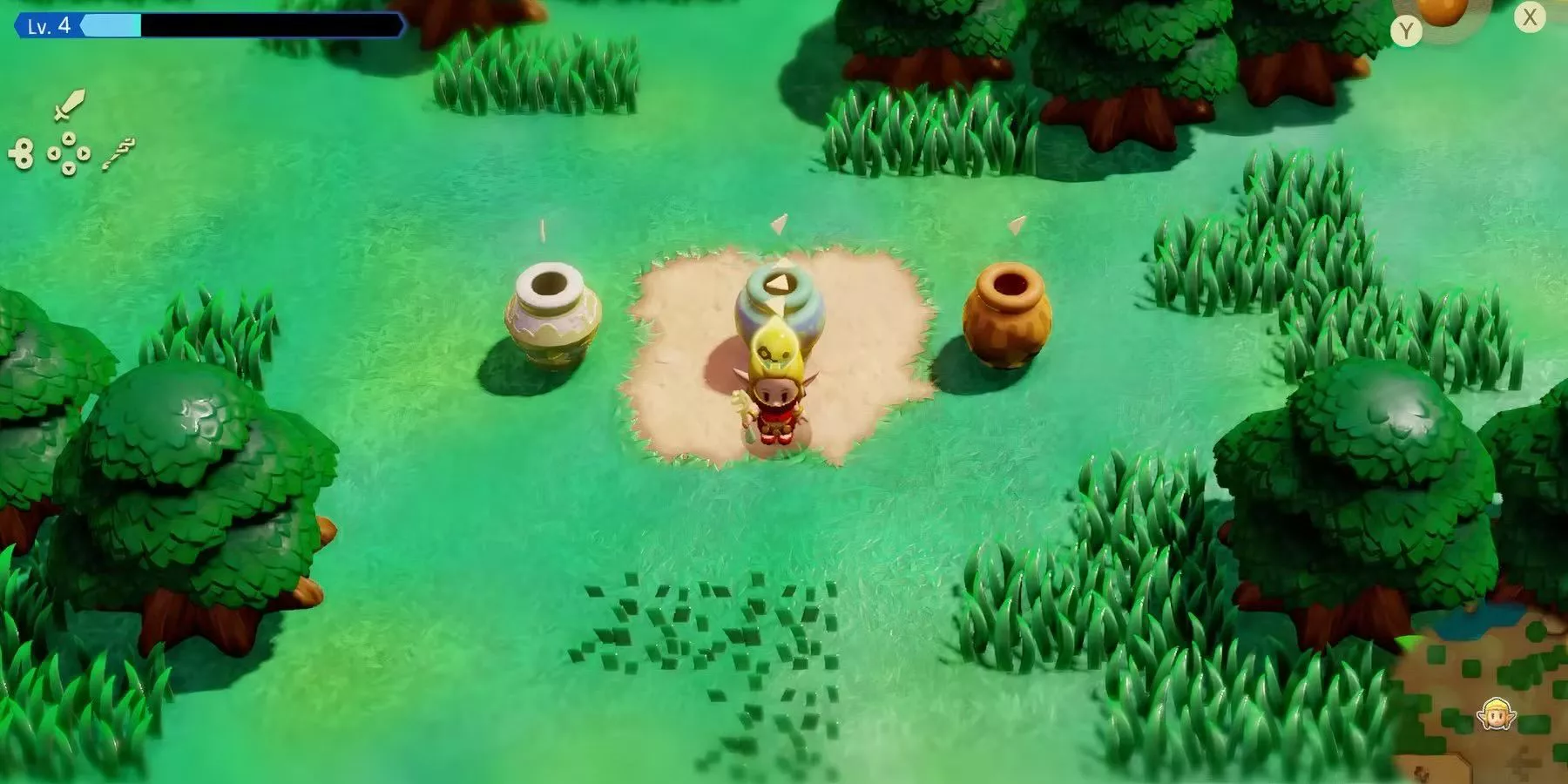This screenshot has width=1568, height=784.
Task: Select Link's face icon on the minimap
Action: 1495,715
